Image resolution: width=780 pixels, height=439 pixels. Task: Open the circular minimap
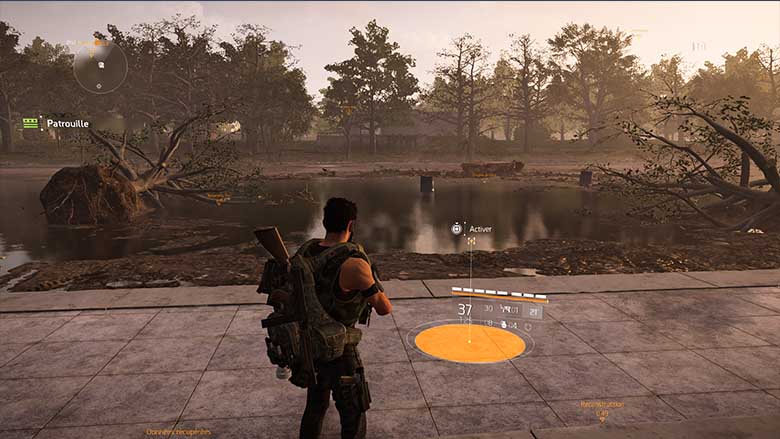pos(100,66)
